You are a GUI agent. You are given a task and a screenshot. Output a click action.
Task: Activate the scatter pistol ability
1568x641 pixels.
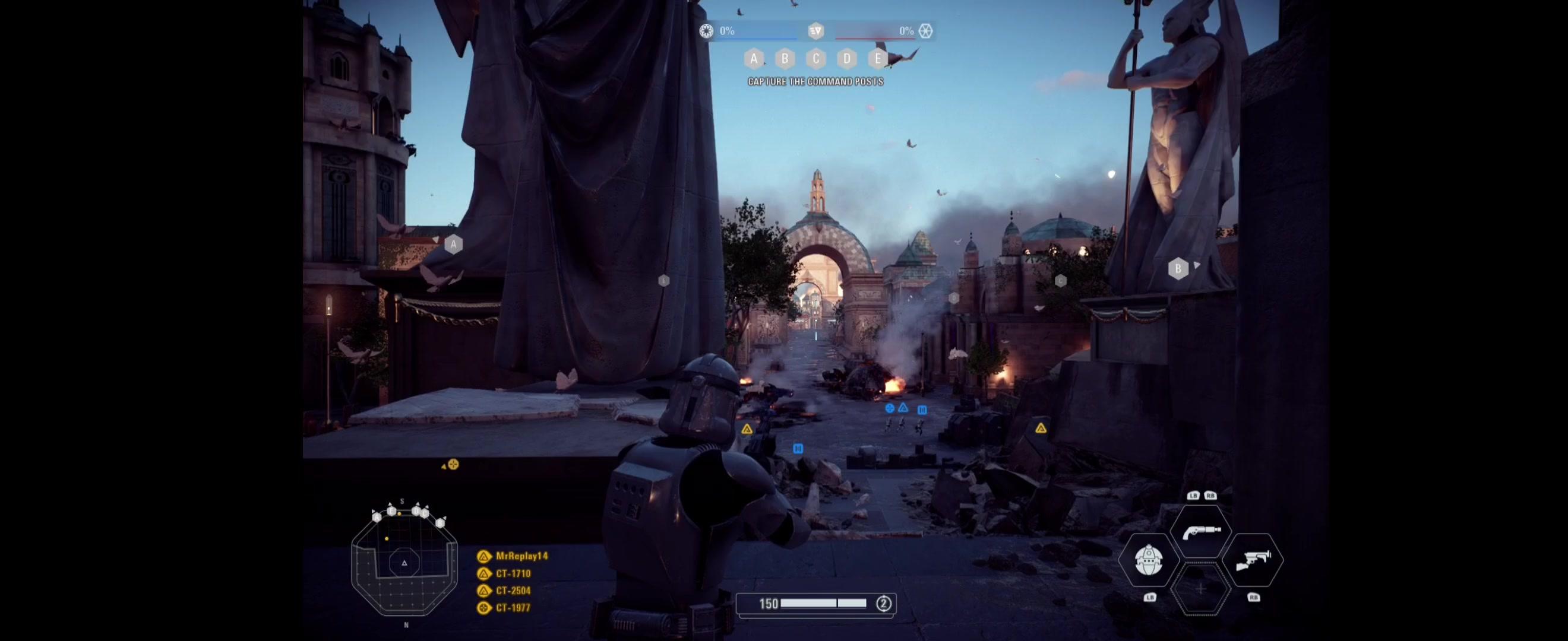coord(1201,532)
